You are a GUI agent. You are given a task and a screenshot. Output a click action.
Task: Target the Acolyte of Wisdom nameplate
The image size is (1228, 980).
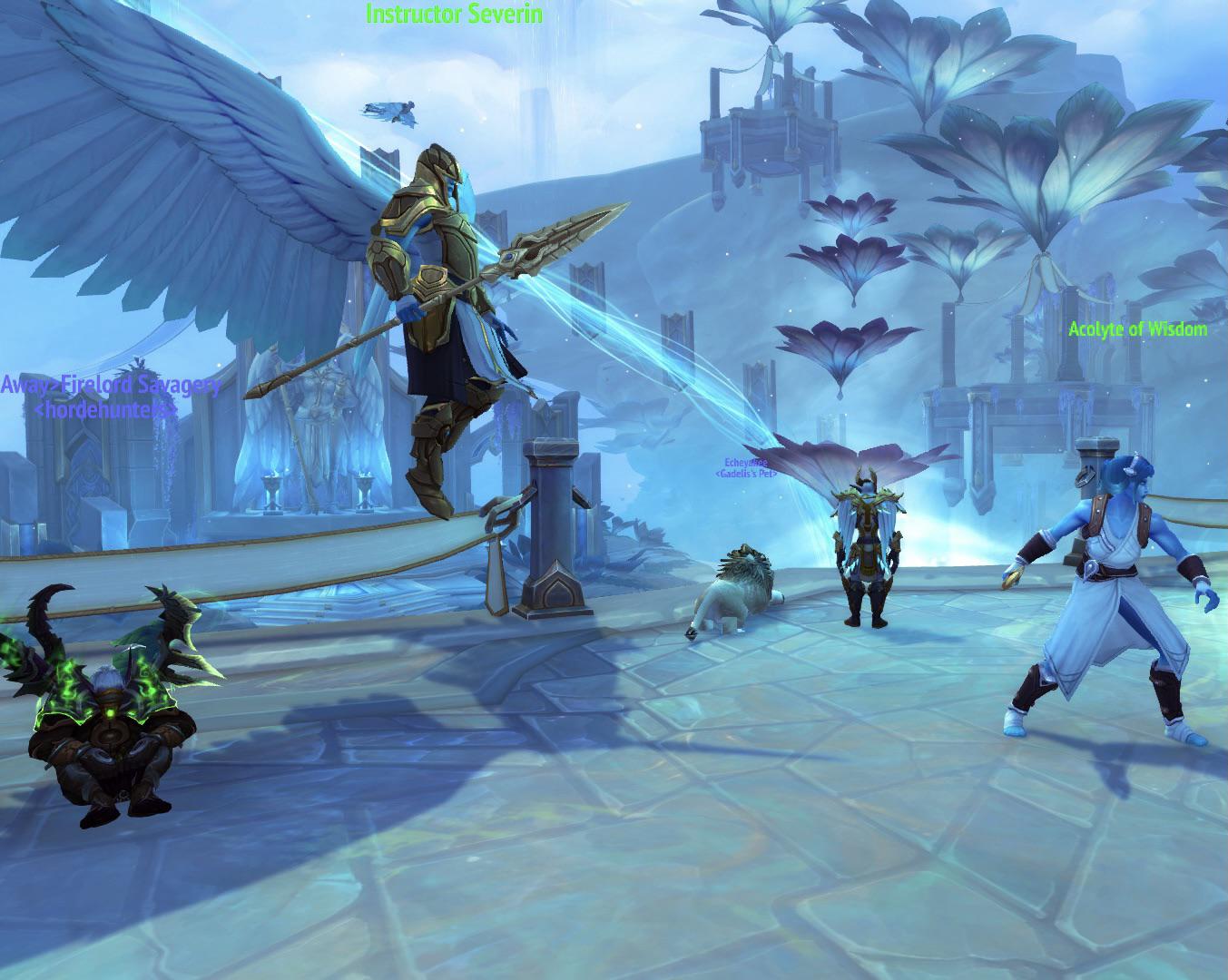click(x=1137, y=329)
